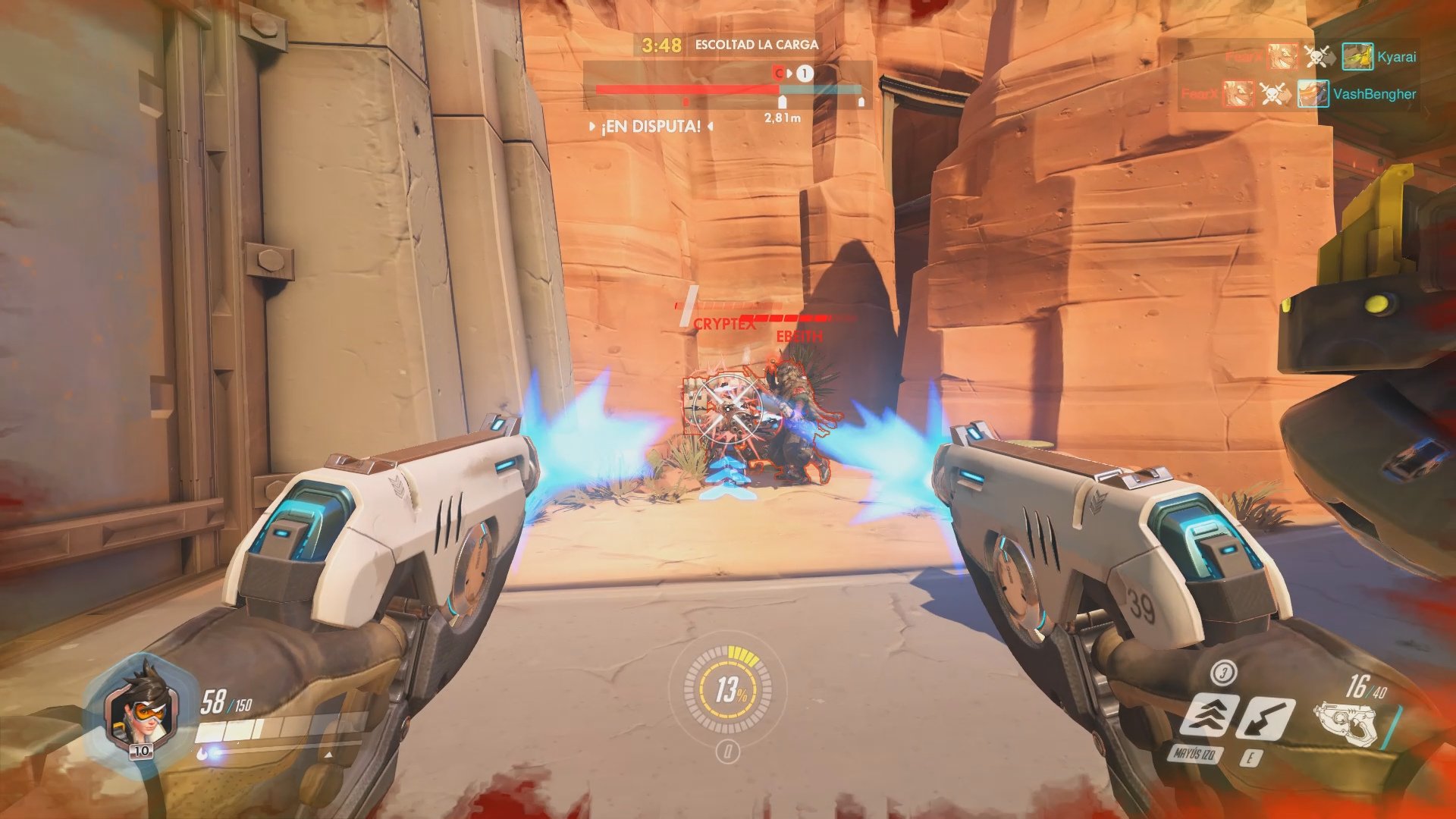Viewport: 1456px width, 819px height.
Task: Click the skull elimination icon beside Kyarai
Action: point(1316,55)
